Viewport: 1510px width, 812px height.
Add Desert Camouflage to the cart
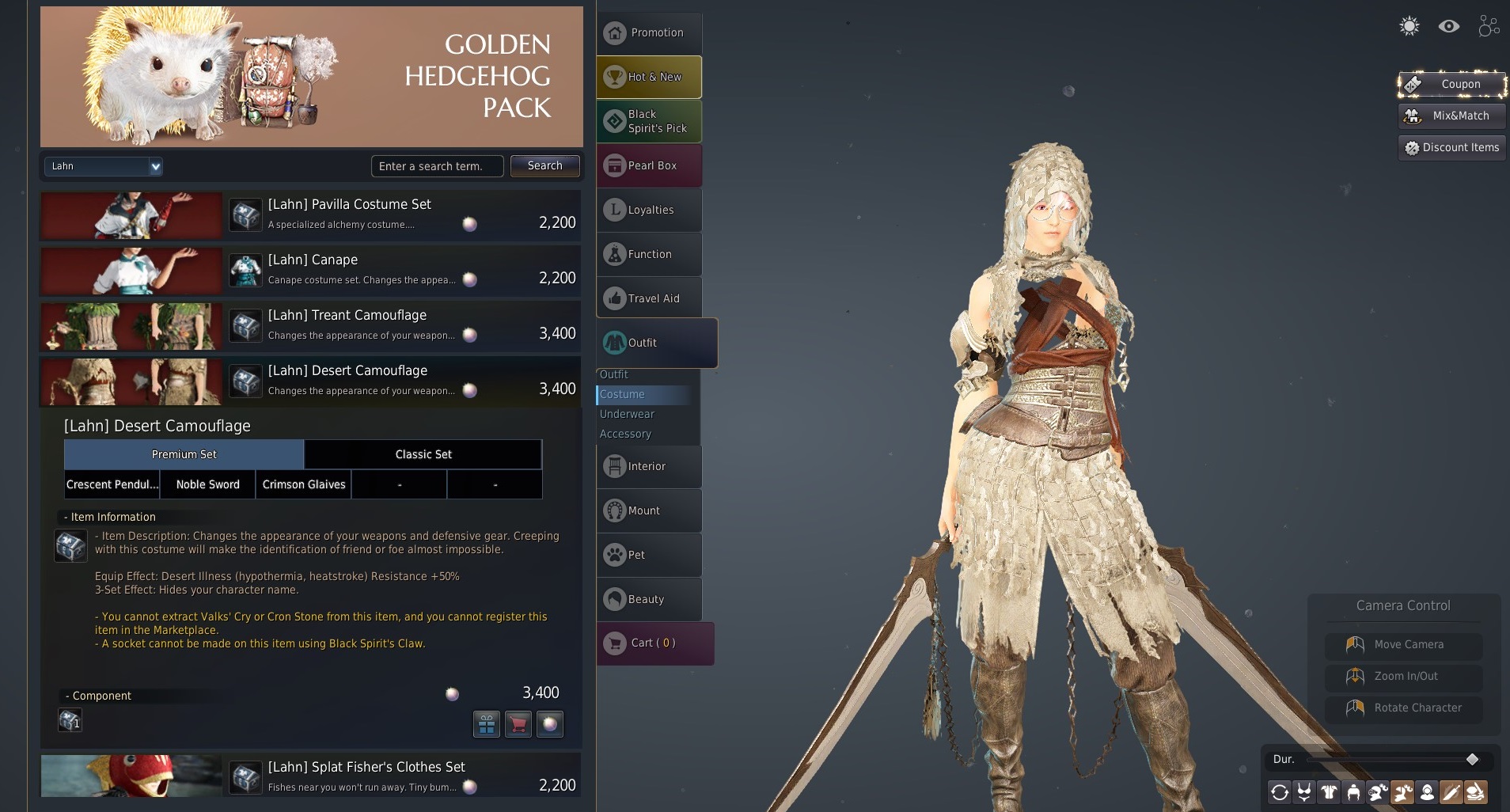point(518,724)
